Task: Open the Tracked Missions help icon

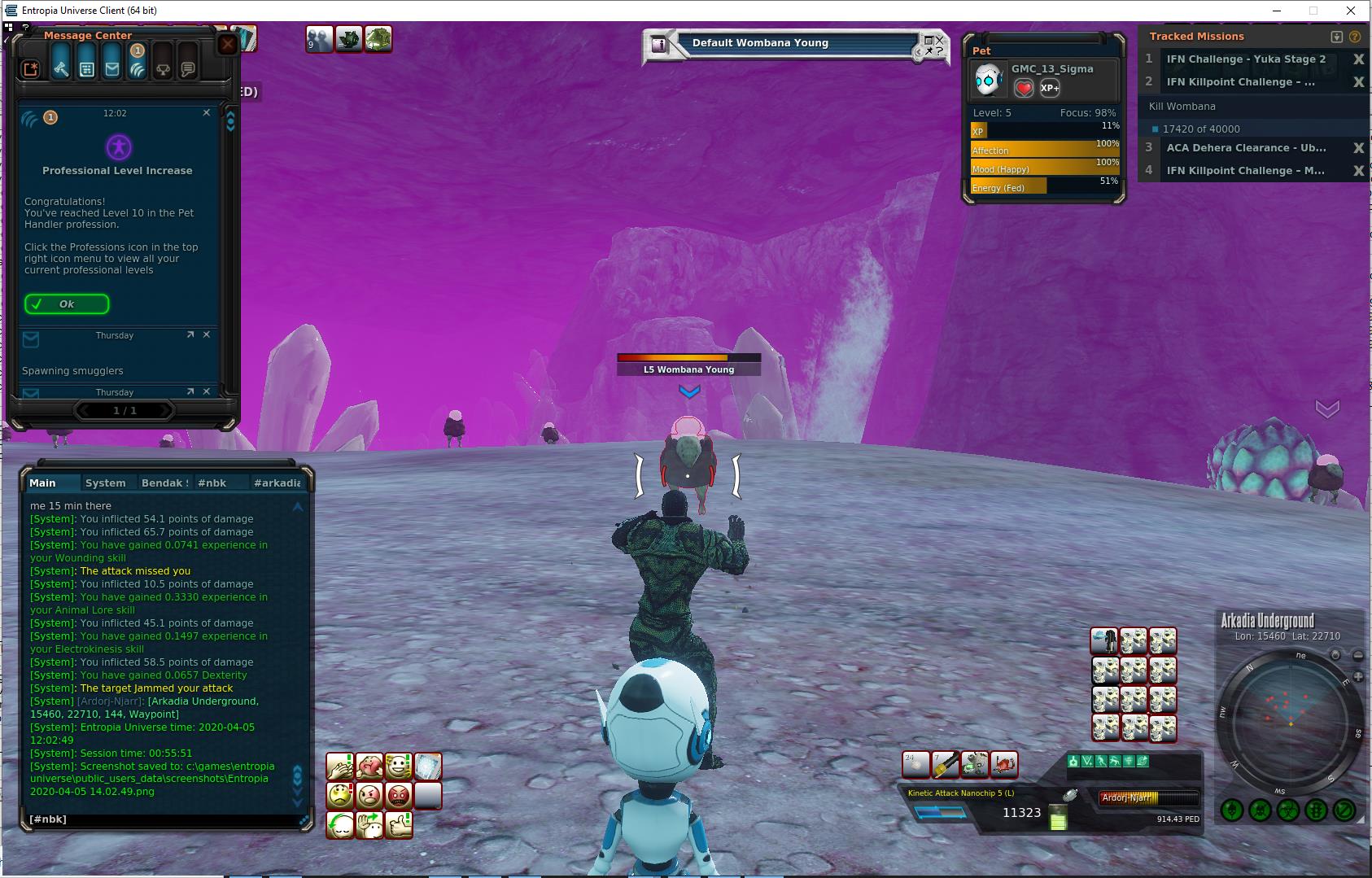Action: point(1355,37)
